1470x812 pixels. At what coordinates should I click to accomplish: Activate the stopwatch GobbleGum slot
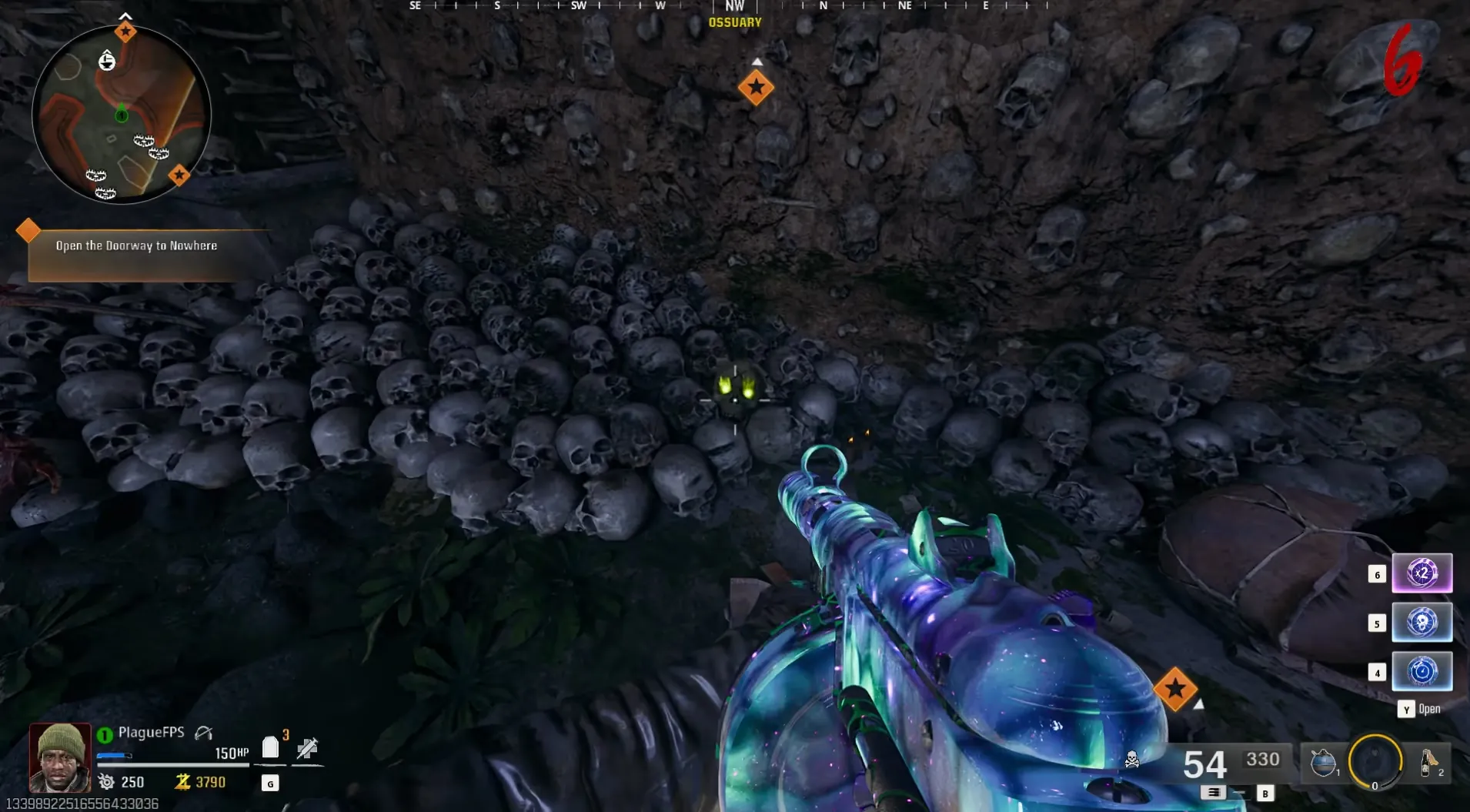pos(1422,672)
